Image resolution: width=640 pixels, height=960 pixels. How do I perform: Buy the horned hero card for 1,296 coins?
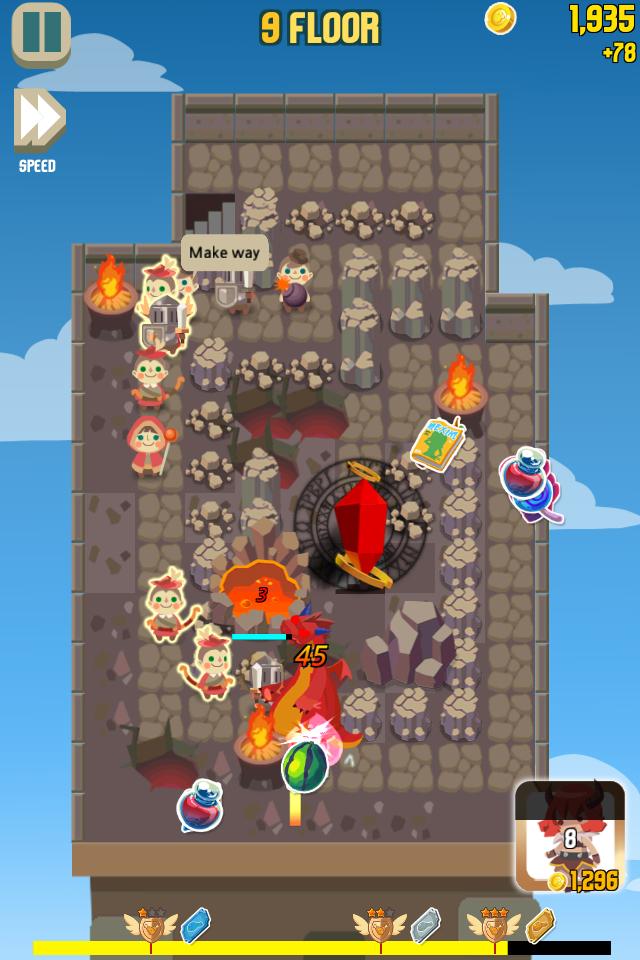pos(569,836)
